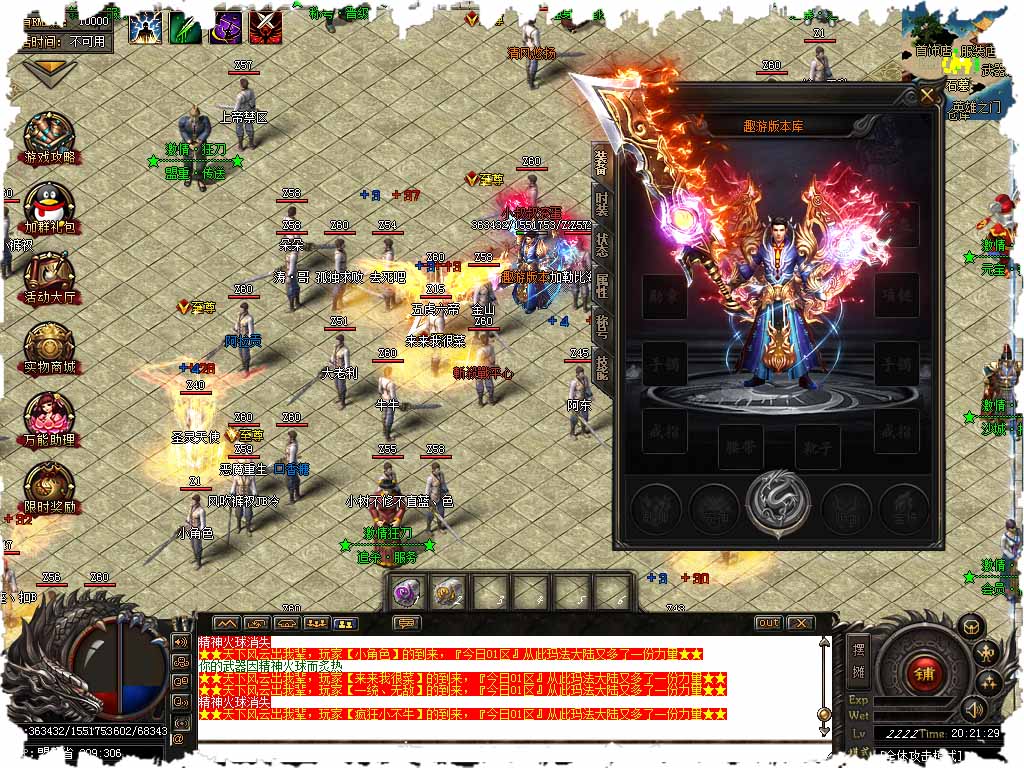Use the scroll item in hotbar
1024x768 pixels.
pyautogui.click(x=447, y=591)
